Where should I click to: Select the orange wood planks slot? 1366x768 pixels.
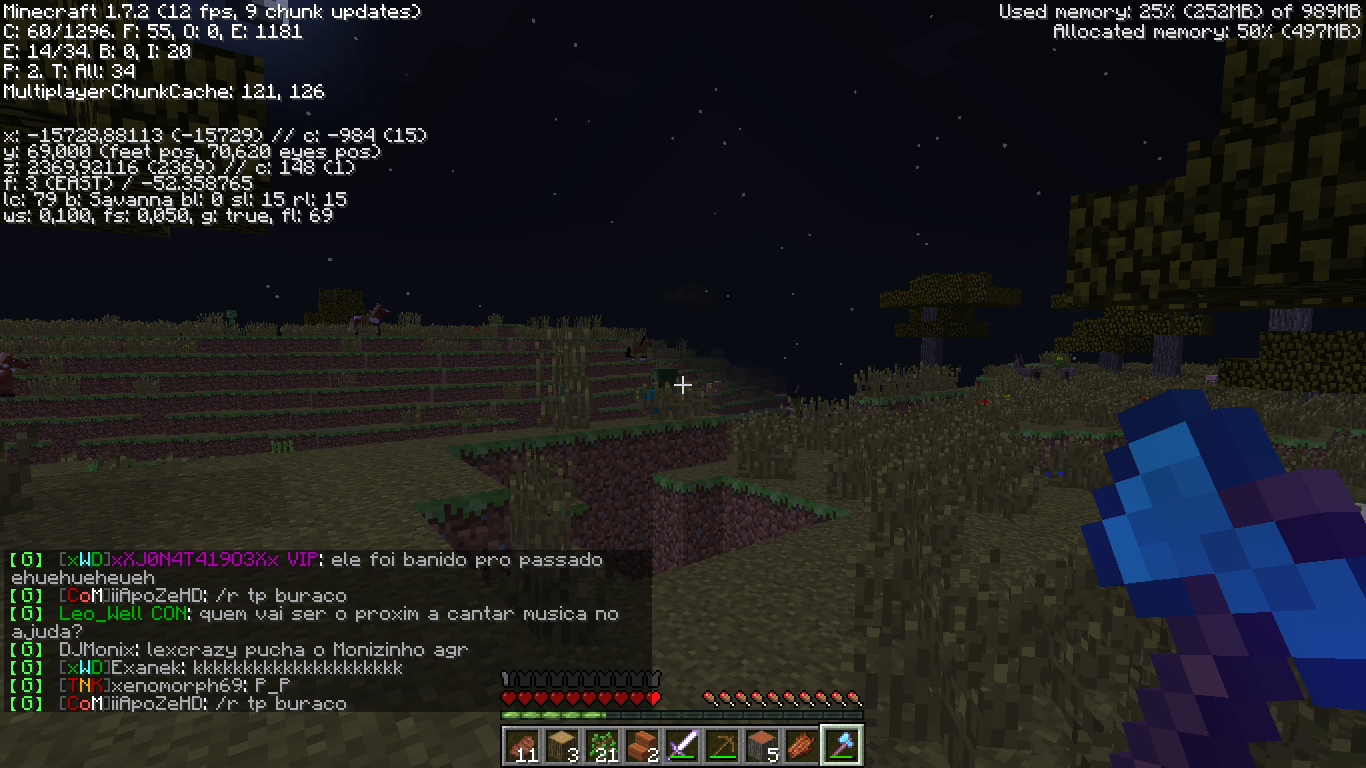[641, 745]
